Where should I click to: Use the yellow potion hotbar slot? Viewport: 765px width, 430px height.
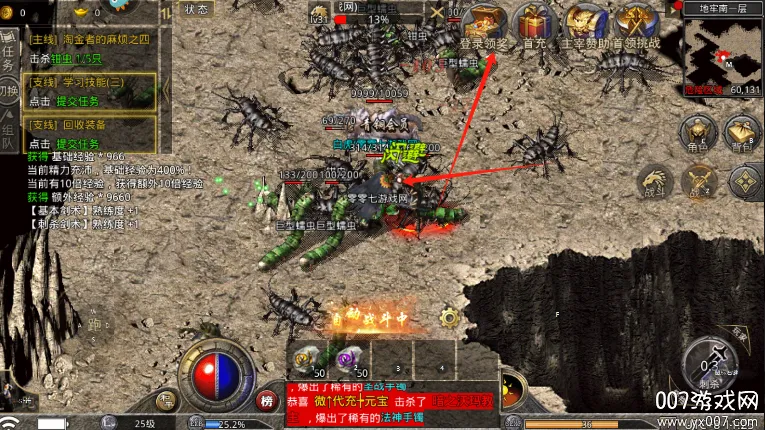tap(308, 359)
